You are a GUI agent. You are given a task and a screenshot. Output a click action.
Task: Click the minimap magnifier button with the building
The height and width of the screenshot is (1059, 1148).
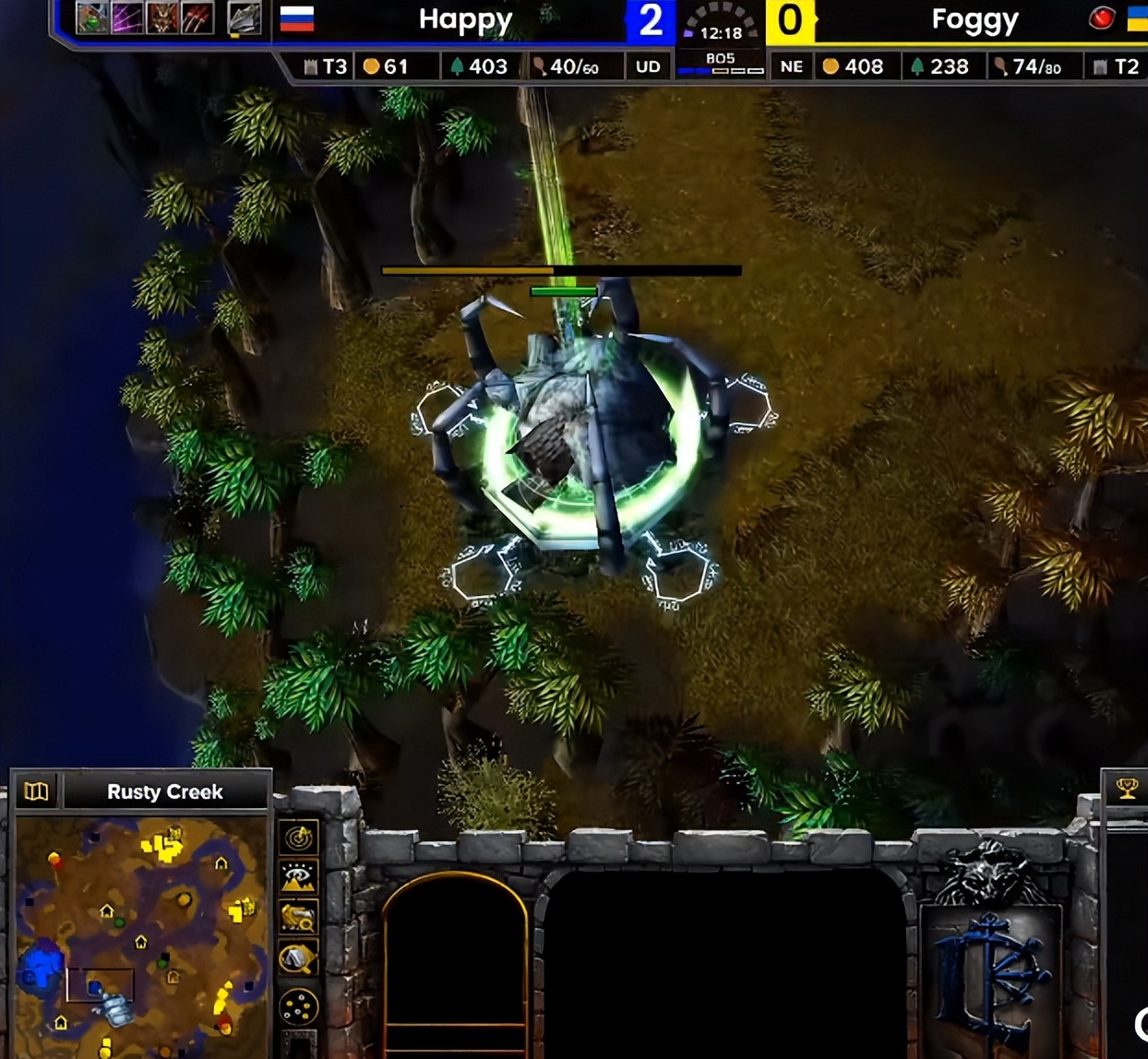point(299,918)
